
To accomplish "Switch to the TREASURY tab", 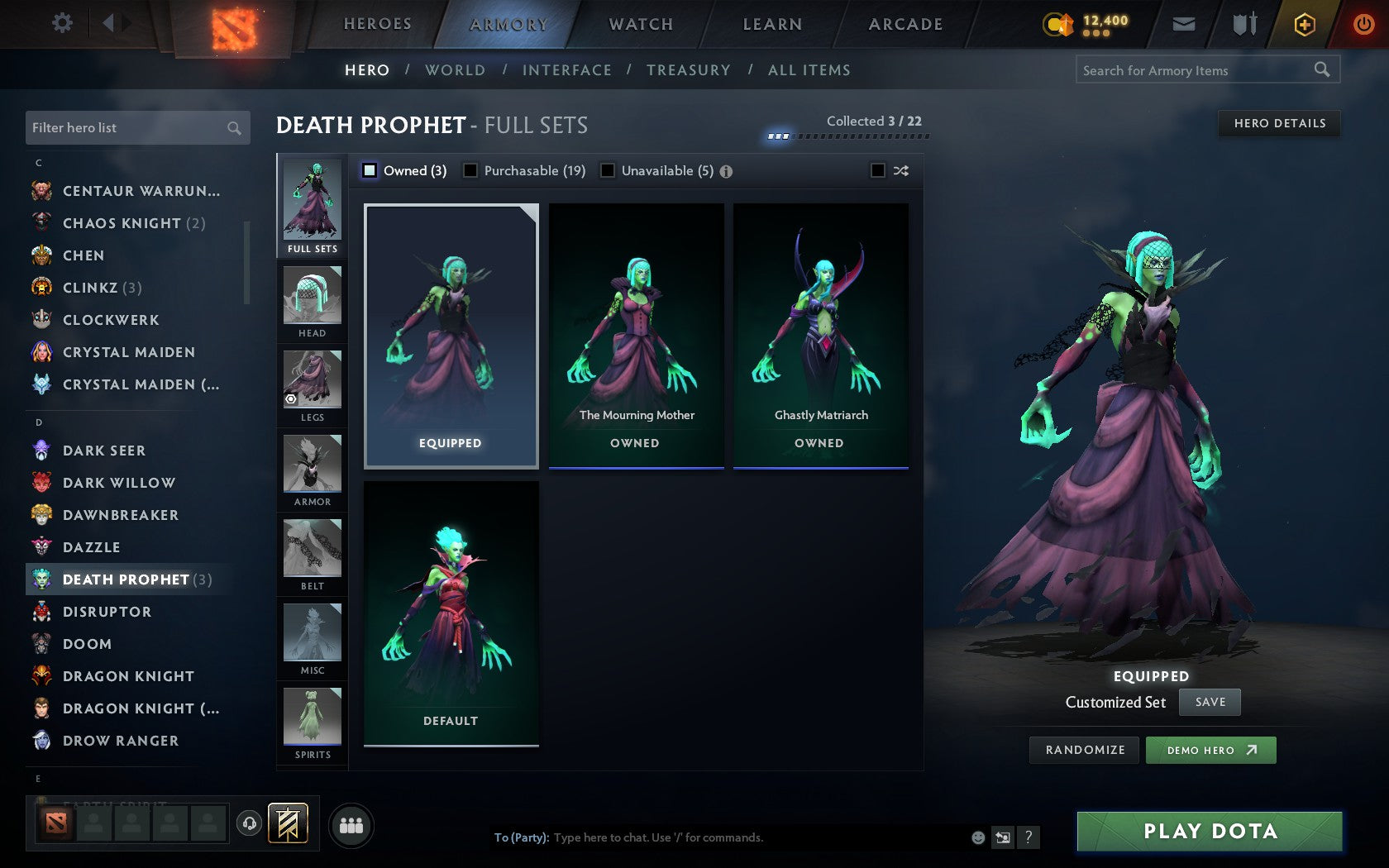I will pos(690,70).
